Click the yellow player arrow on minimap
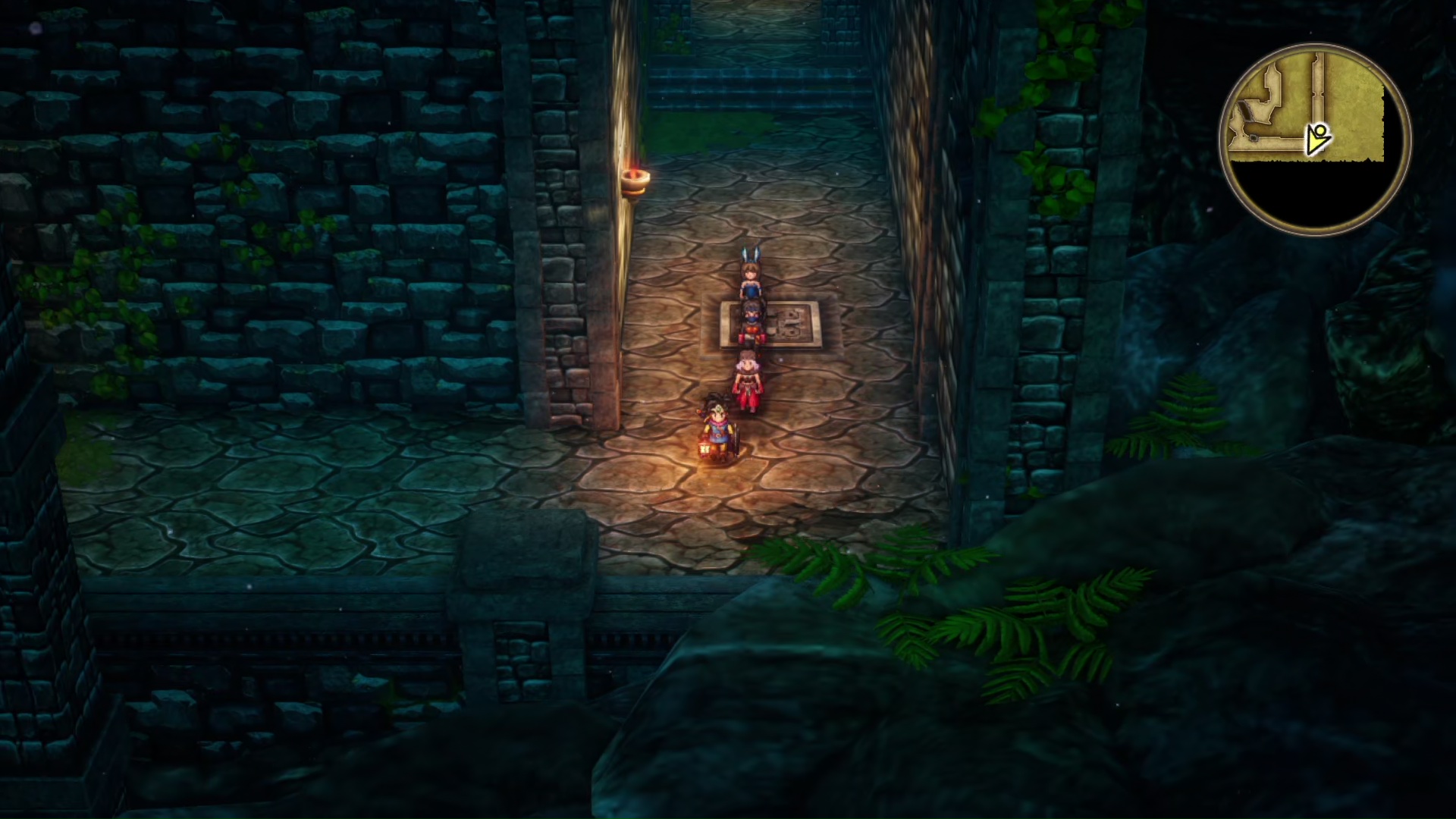Viewport: 1456px width, 819px height. pos(1317,140)
